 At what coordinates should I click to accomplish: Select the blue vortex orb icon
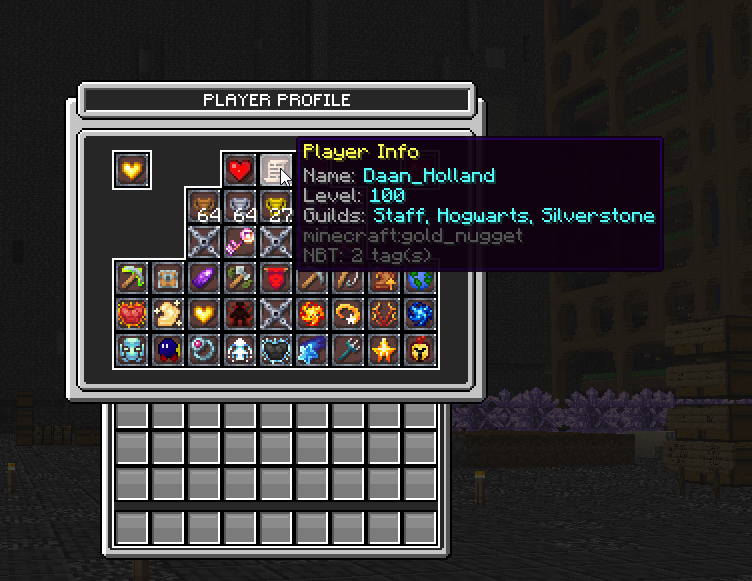418,314
